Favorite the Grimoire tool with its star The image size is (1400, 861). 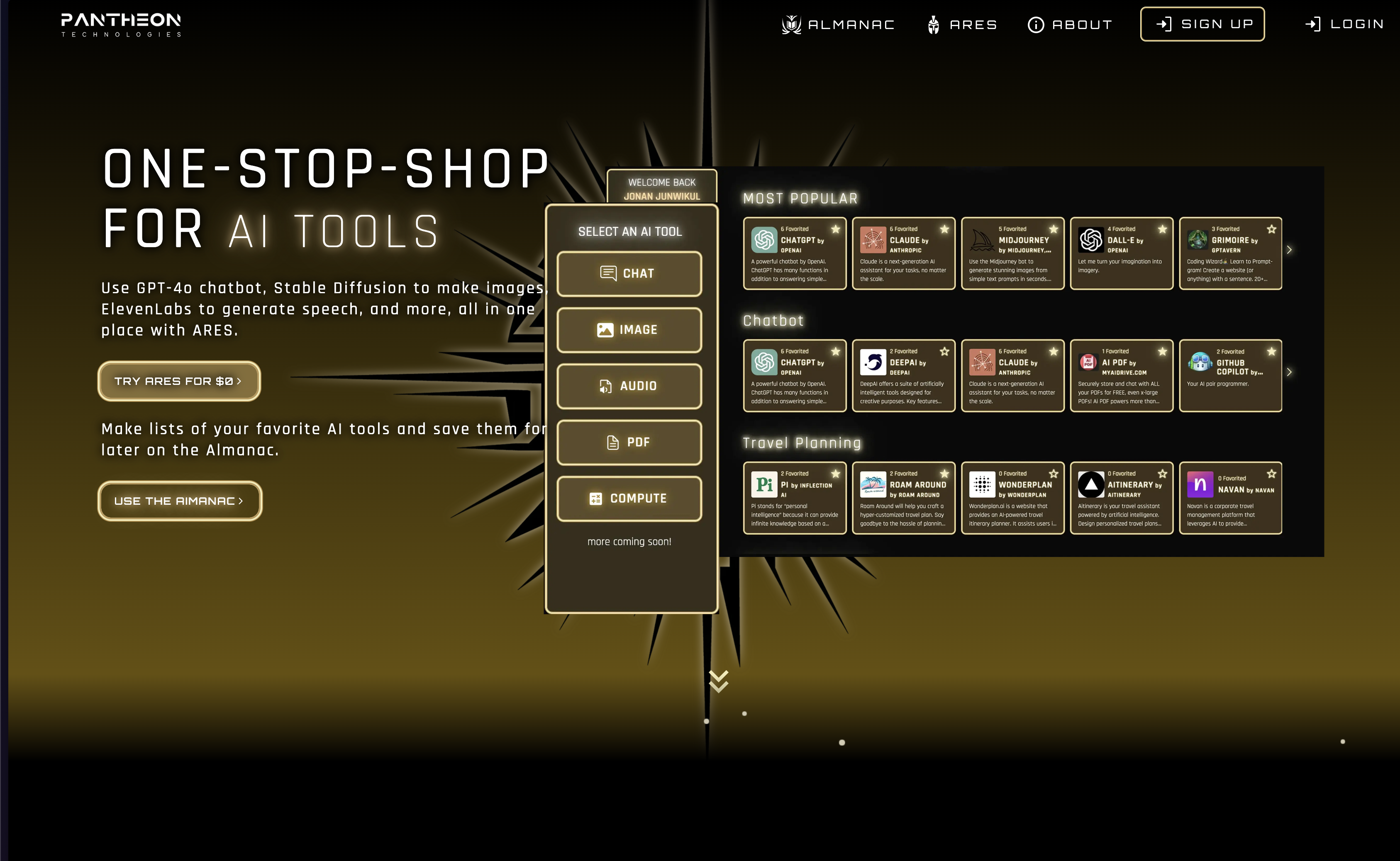1271,229
